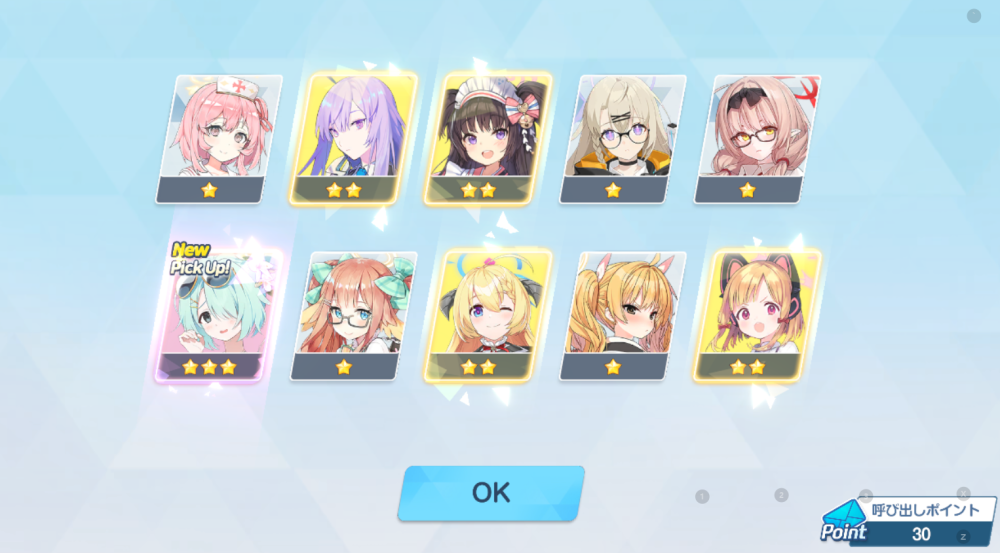This screenshot has height=553, width=1000.
Task: Confirm results with the OK button
Action: [490, 492]
